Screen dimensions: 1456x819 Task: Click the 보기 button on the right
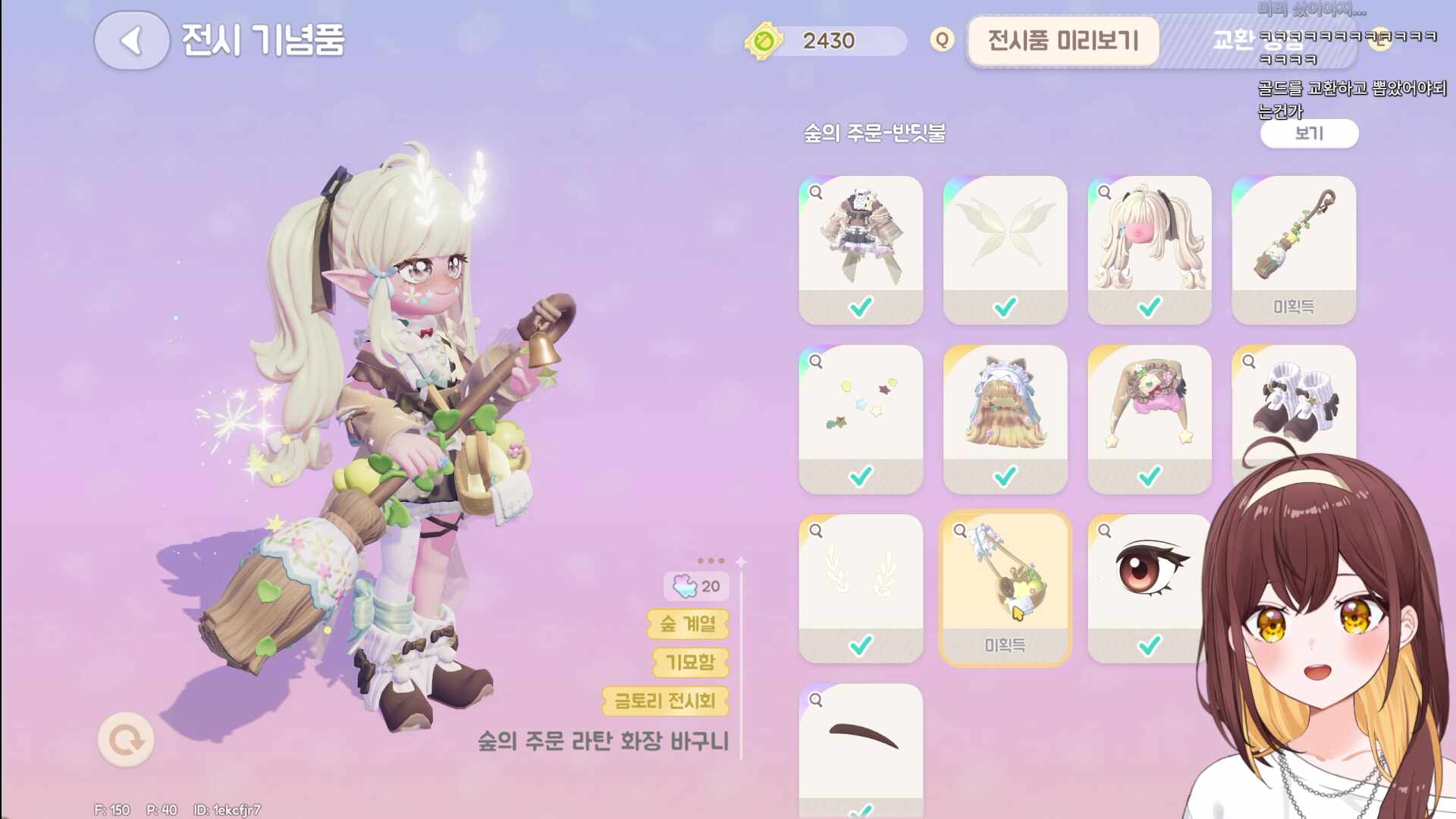coord(1310,133)
